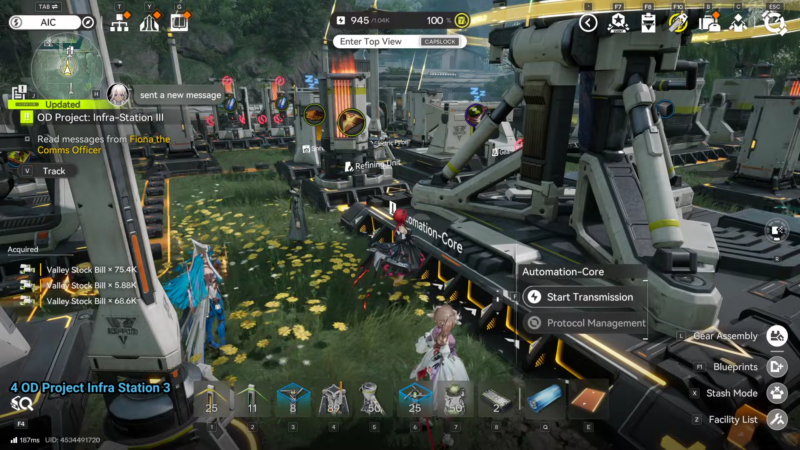Open the star badge event icon
Image resolution: width=800 pixels, height=450 pixels.
click(617, 22)
